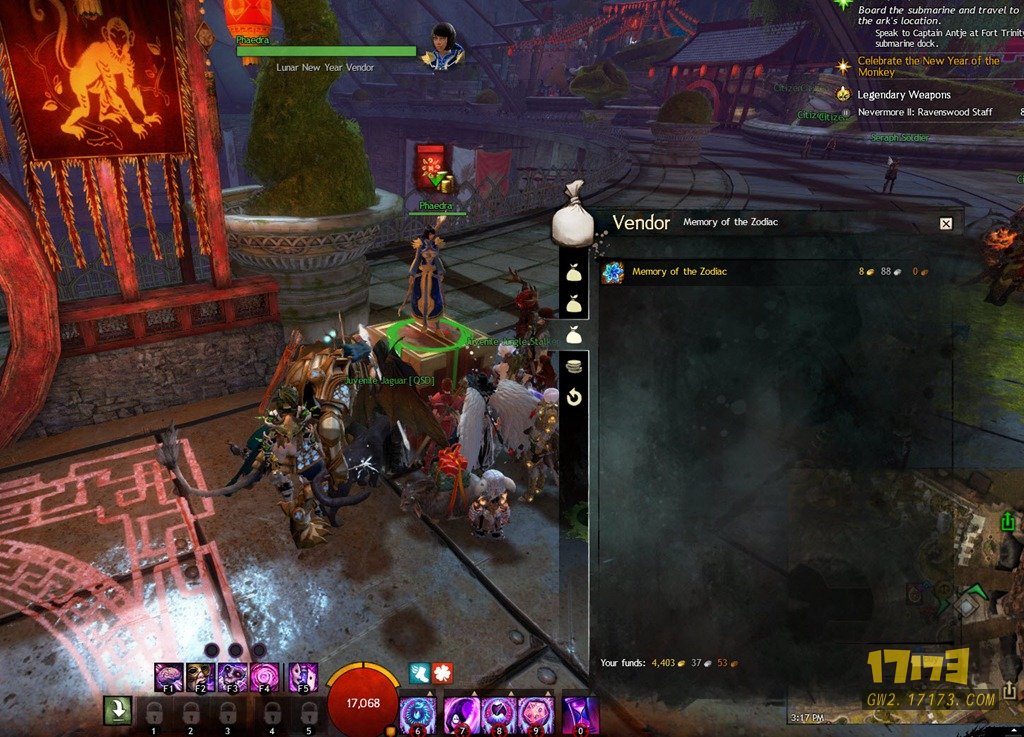Activate the dice utility skill in slot 9
Image resolution: width=1024 pixels, height=737 pixels.
[x=537, y=715]
